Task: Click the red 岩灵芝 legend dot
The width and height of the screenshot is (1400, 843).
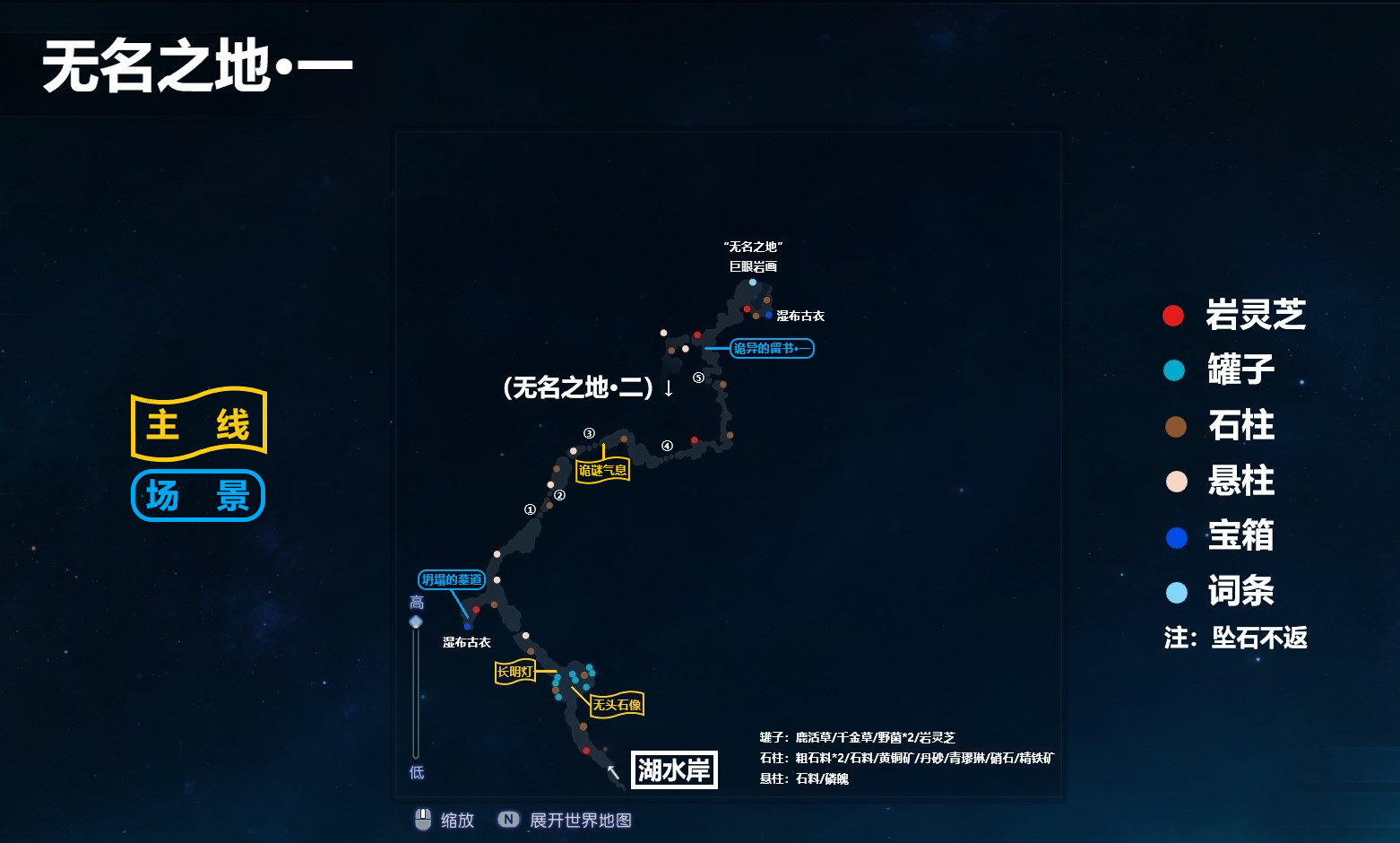Action: 1172,315
